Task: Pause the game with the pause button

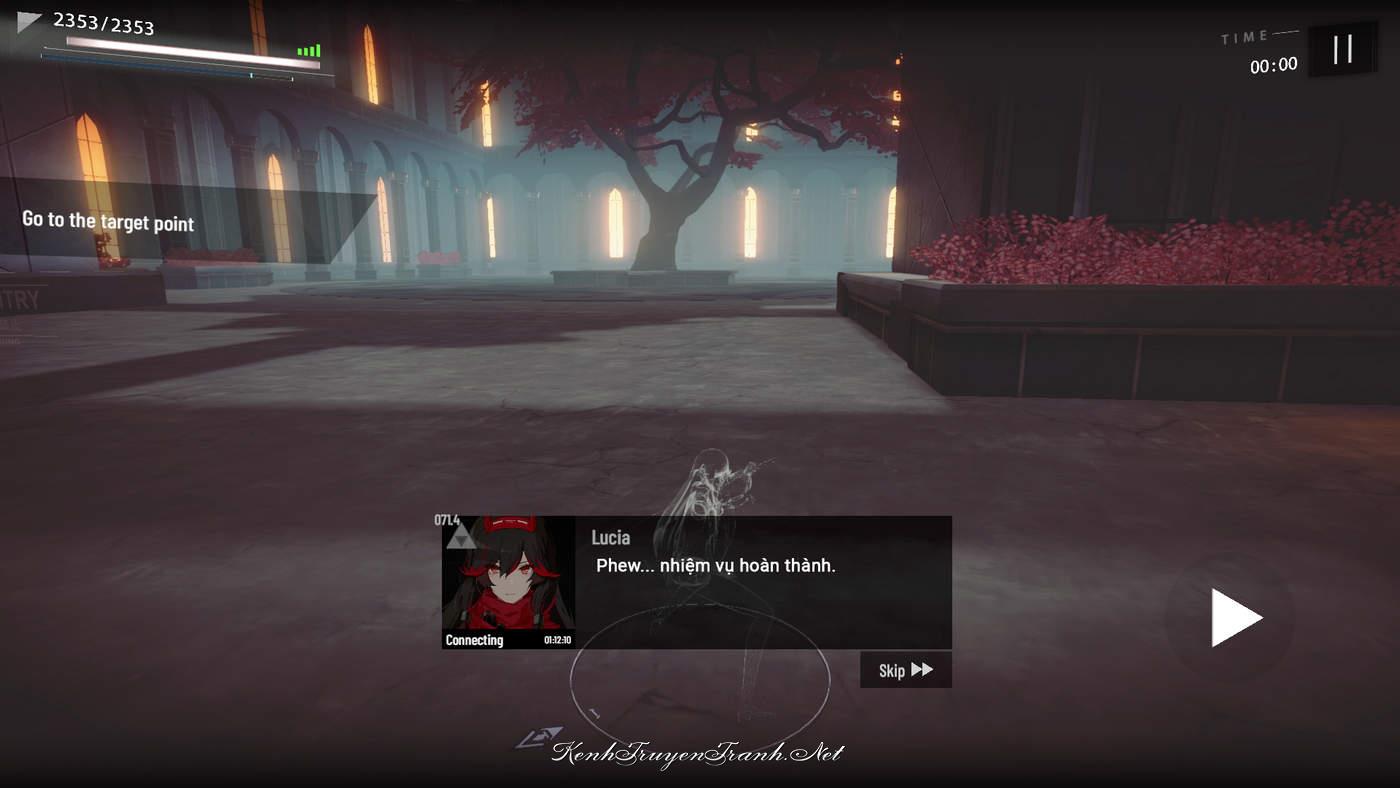Action: pos(1342,49)
